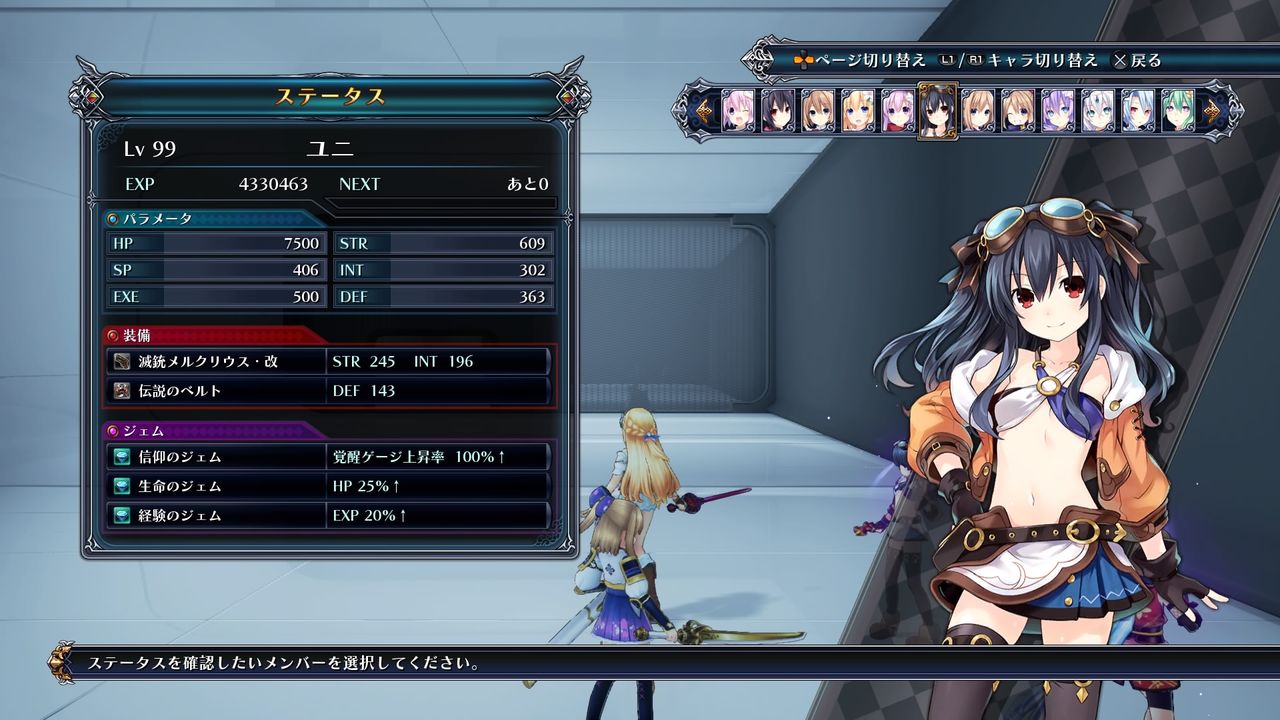
Task: Pick the blonde Vert character portrait
Action: click(858, 110)
